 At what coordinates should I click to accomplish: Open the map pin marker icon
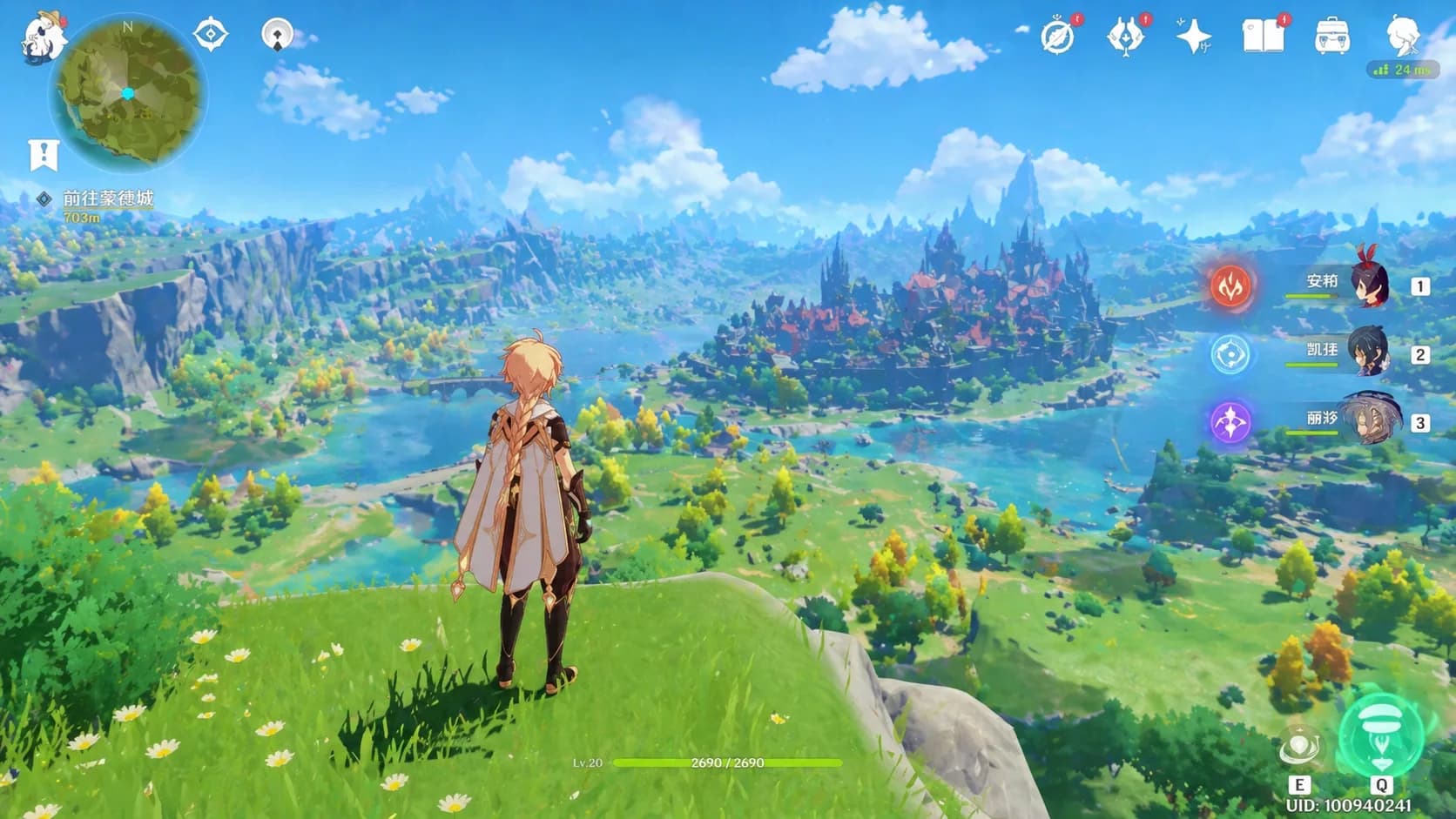coord(277,35)
